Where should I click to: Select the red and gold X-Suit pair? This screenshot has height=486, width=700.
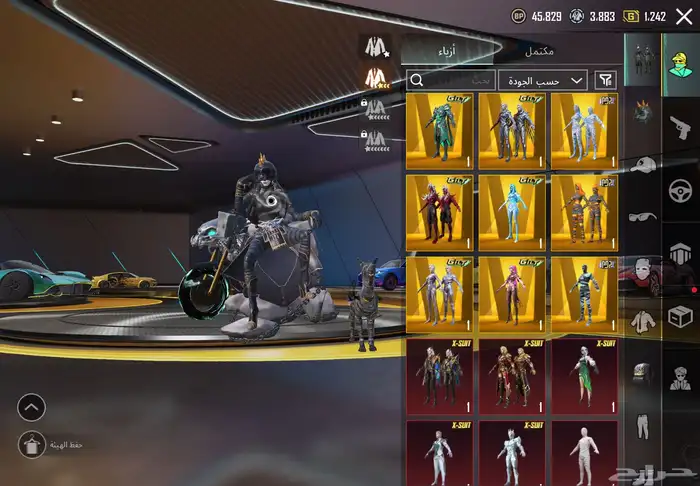[x=512, y=376]
